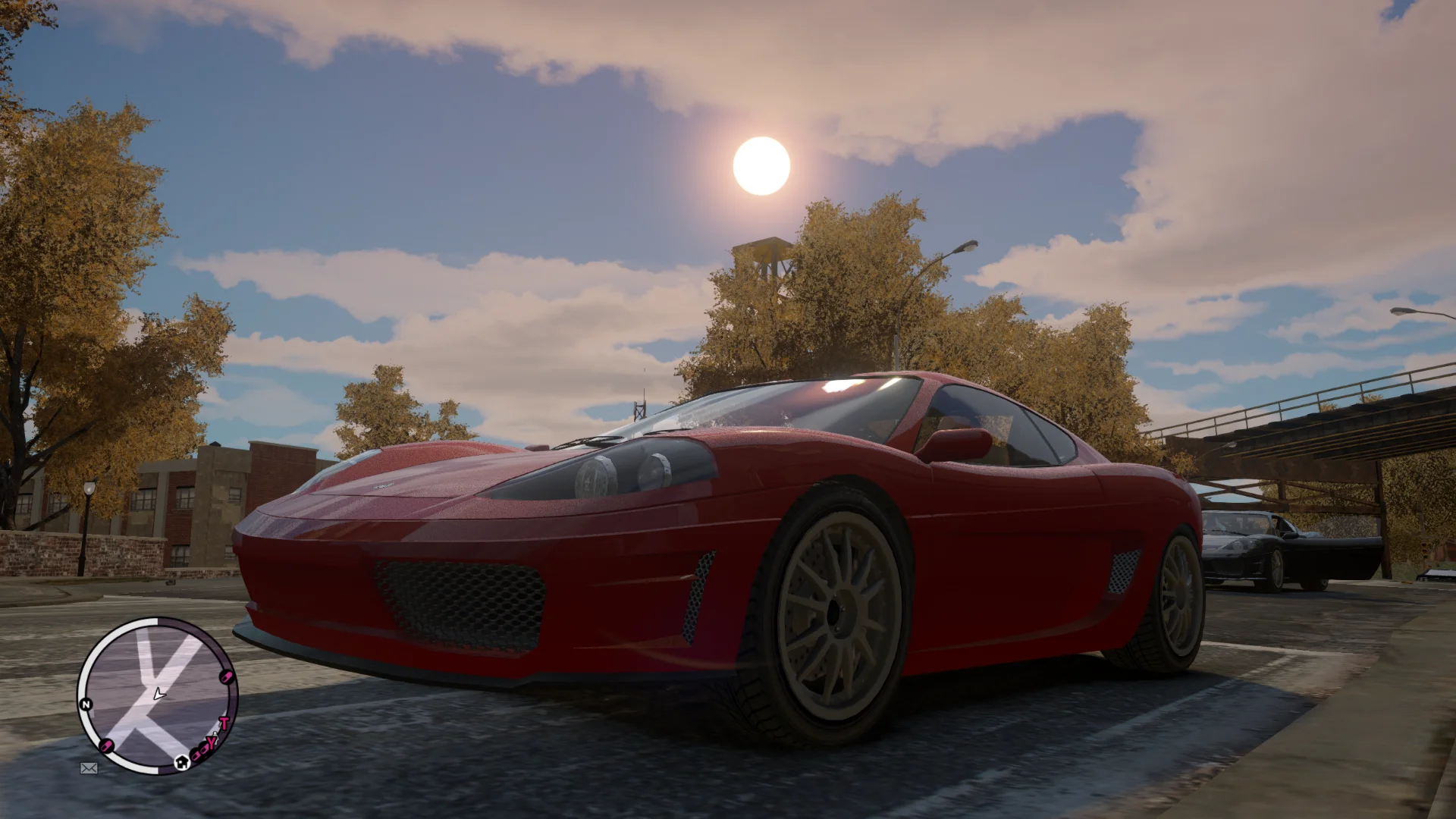This screenshot has height=819, width=1456.
Task: Click the white player arrow on radar
Action: [x=158, y=693]
